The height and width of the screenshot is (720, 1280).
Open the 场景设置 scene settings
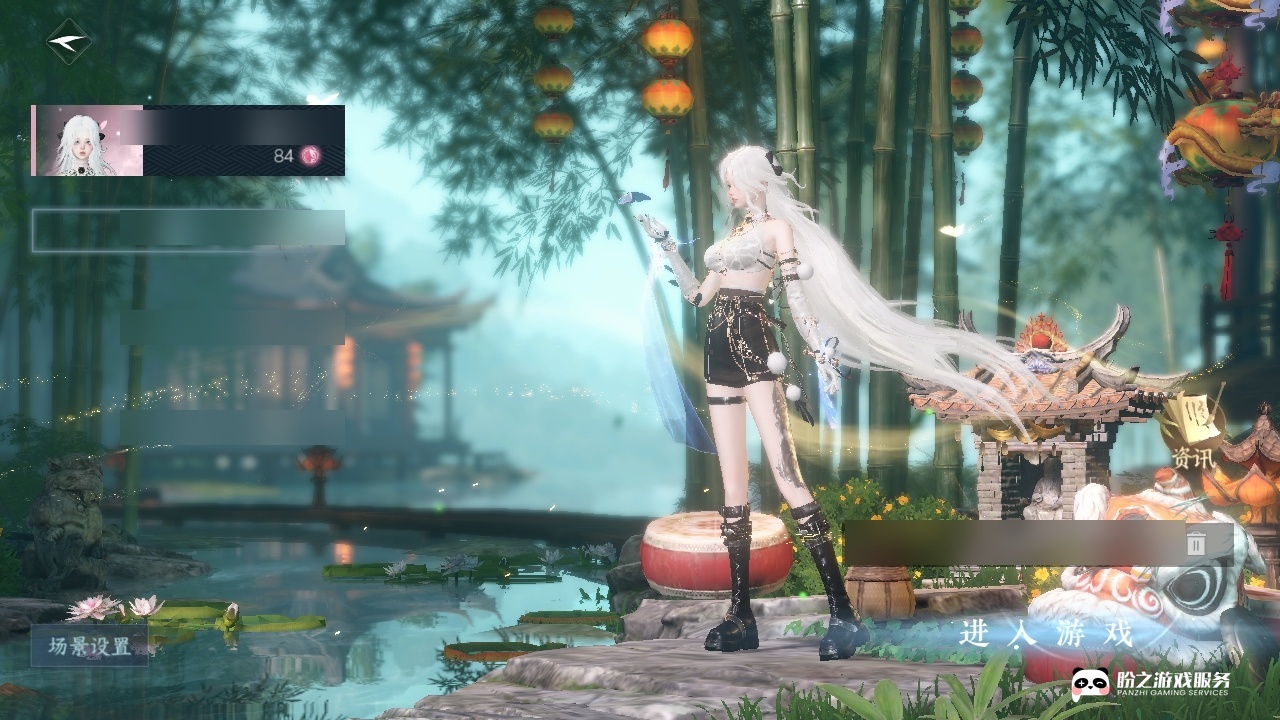[x=90, y=646]
